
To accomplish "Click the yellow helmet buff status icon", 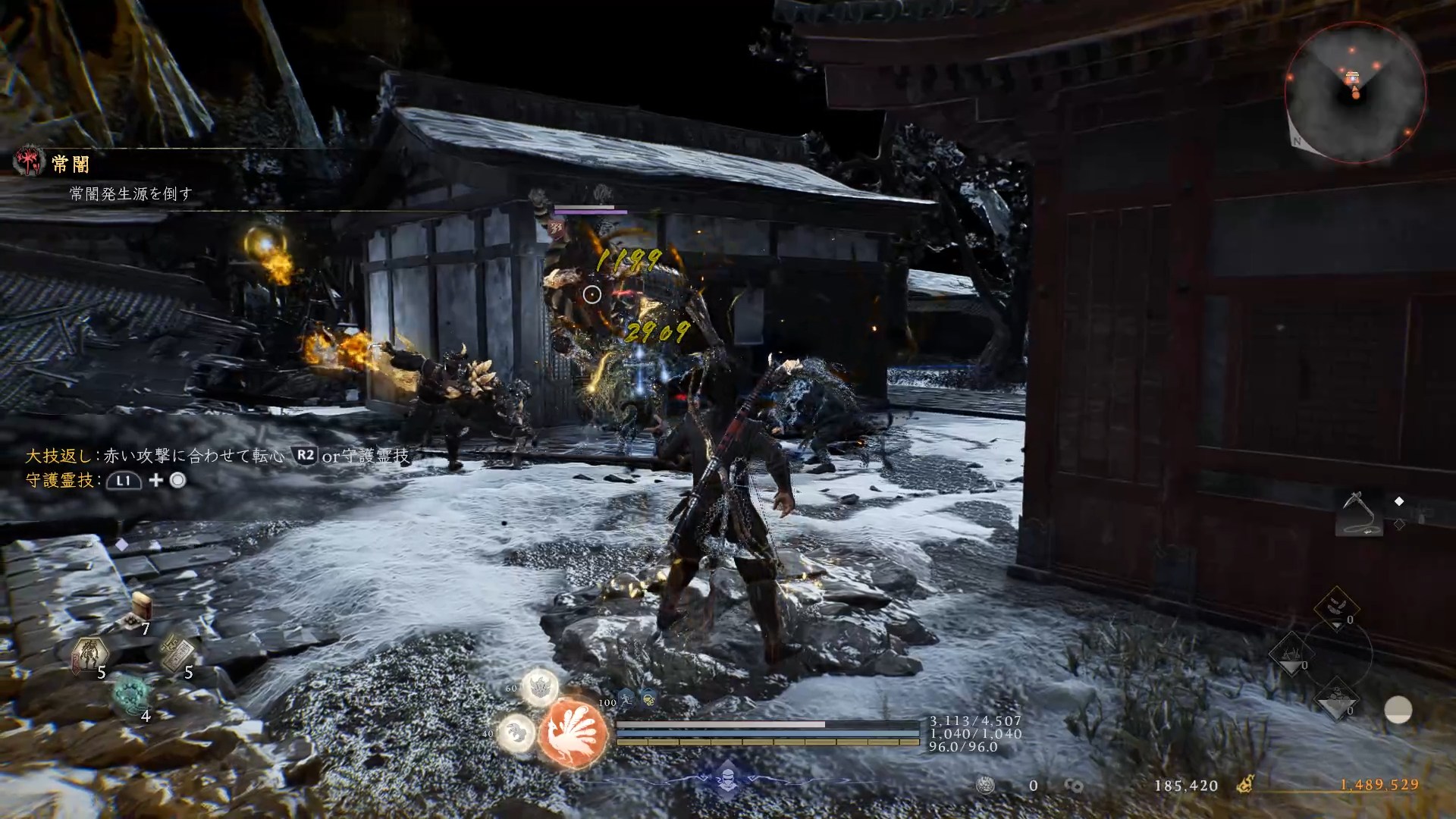I will coord(649,698).
